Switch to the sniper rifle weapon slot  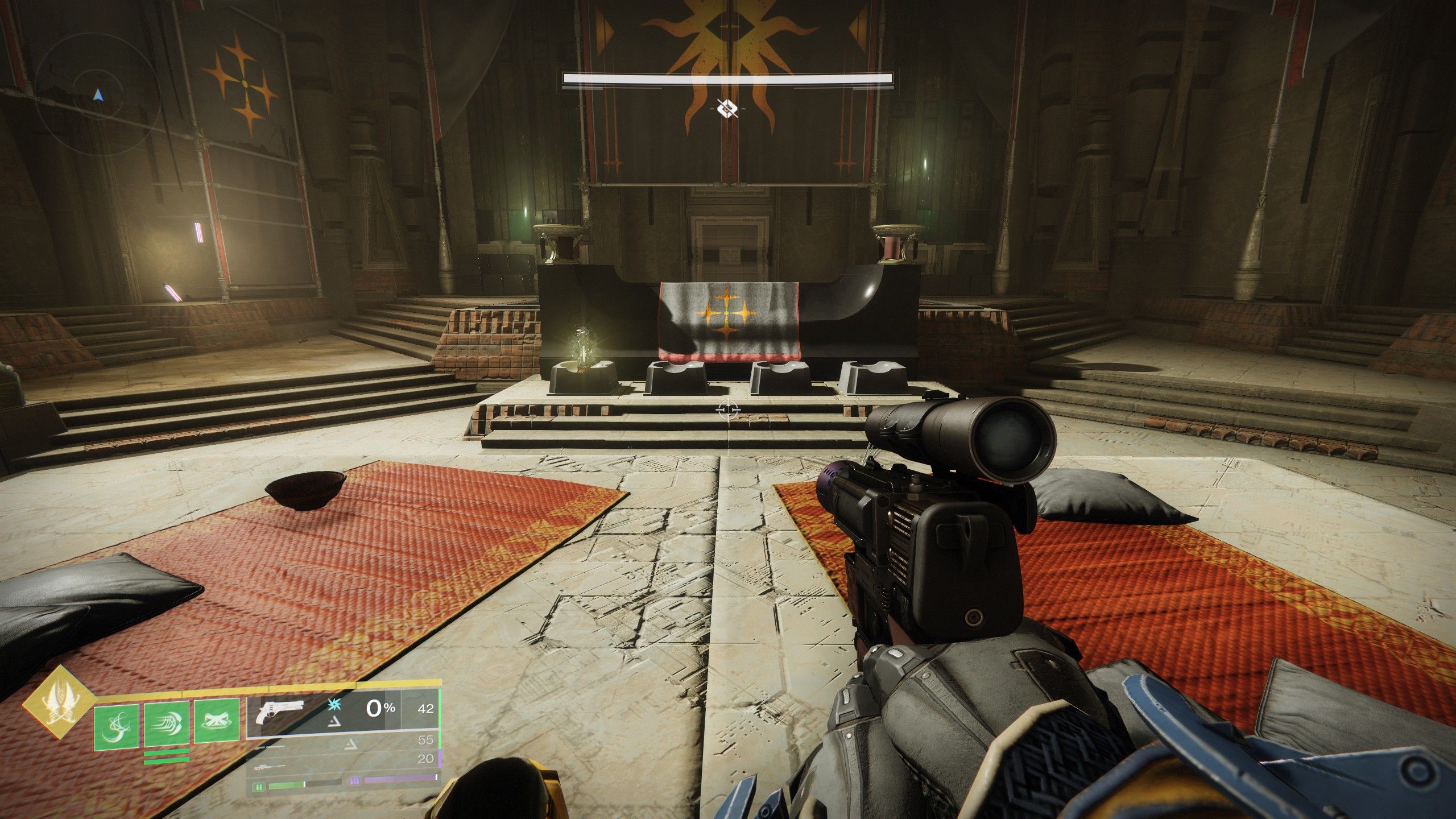point(274,767)
